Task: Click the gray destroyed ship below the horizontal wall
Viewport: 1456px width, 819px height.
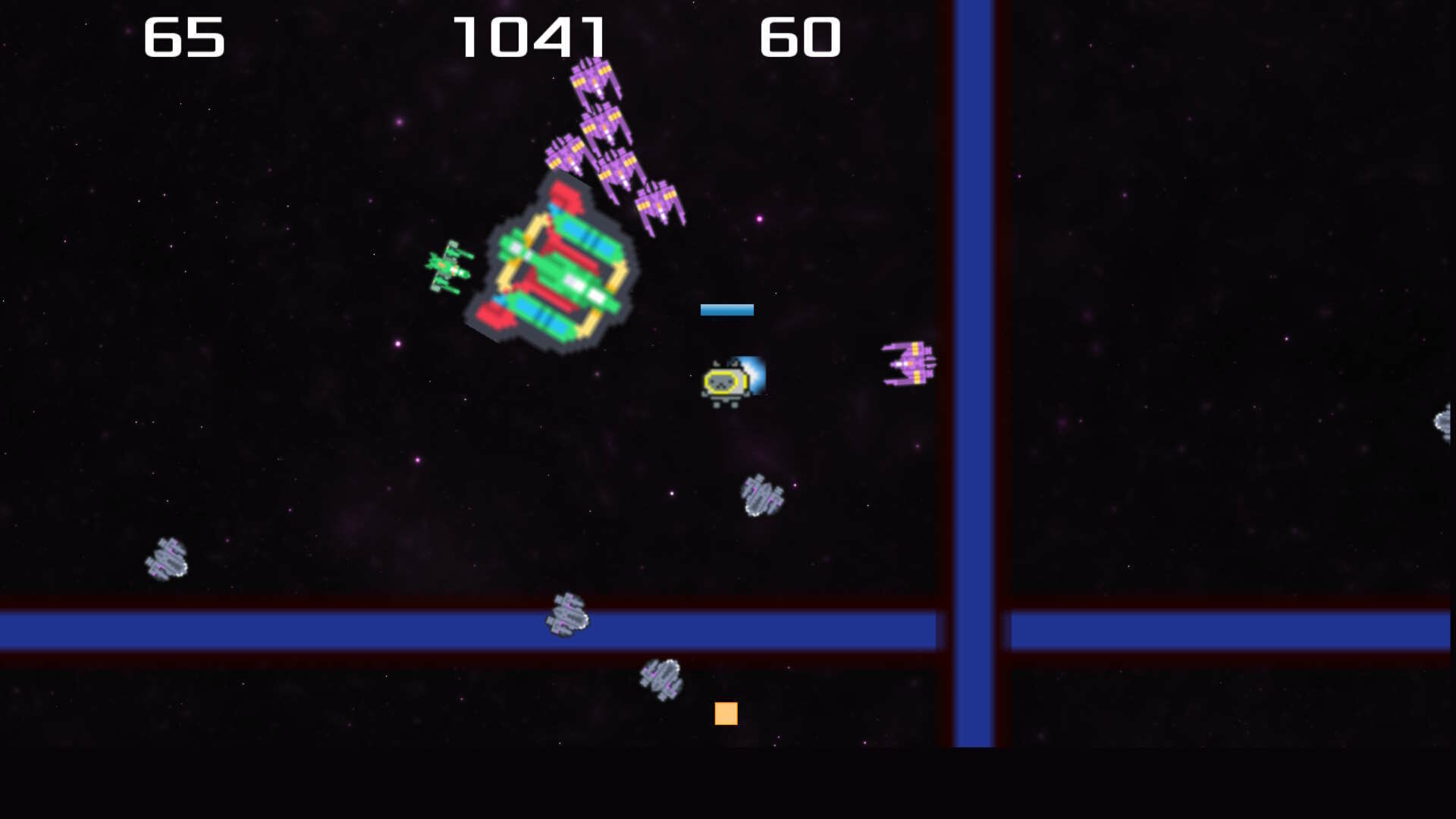Action: click(x=660, y=679)
